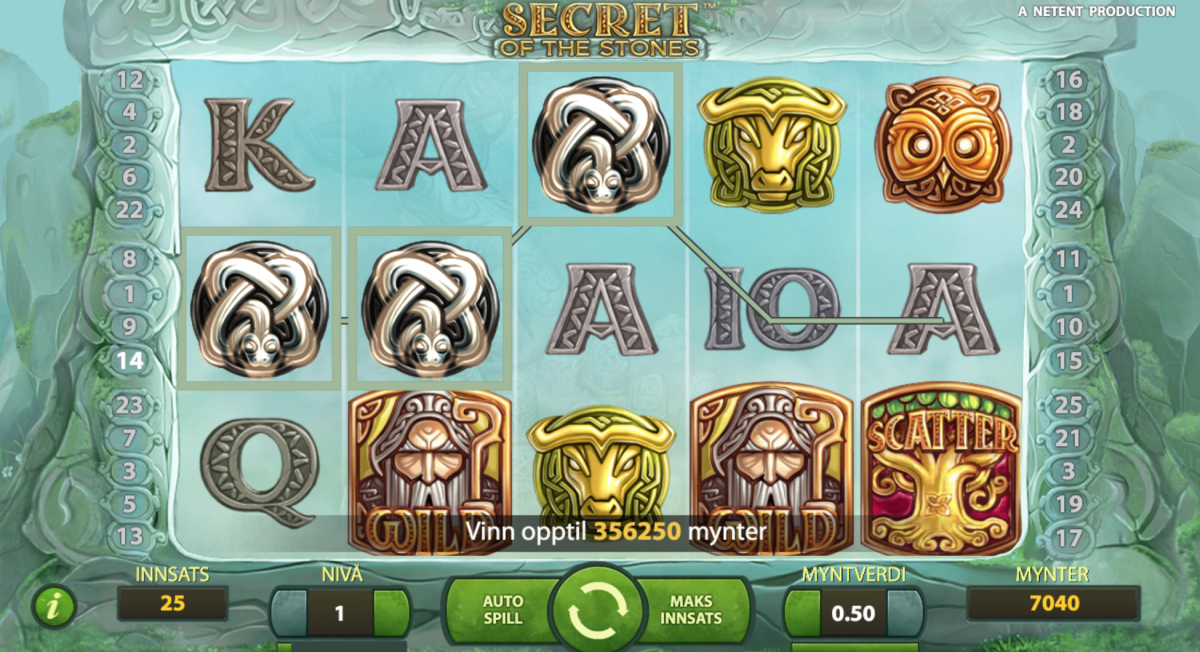This screenshot has height=652, width=1200.
Task: Select payline number 11 marker
Action: (1069, 260)
